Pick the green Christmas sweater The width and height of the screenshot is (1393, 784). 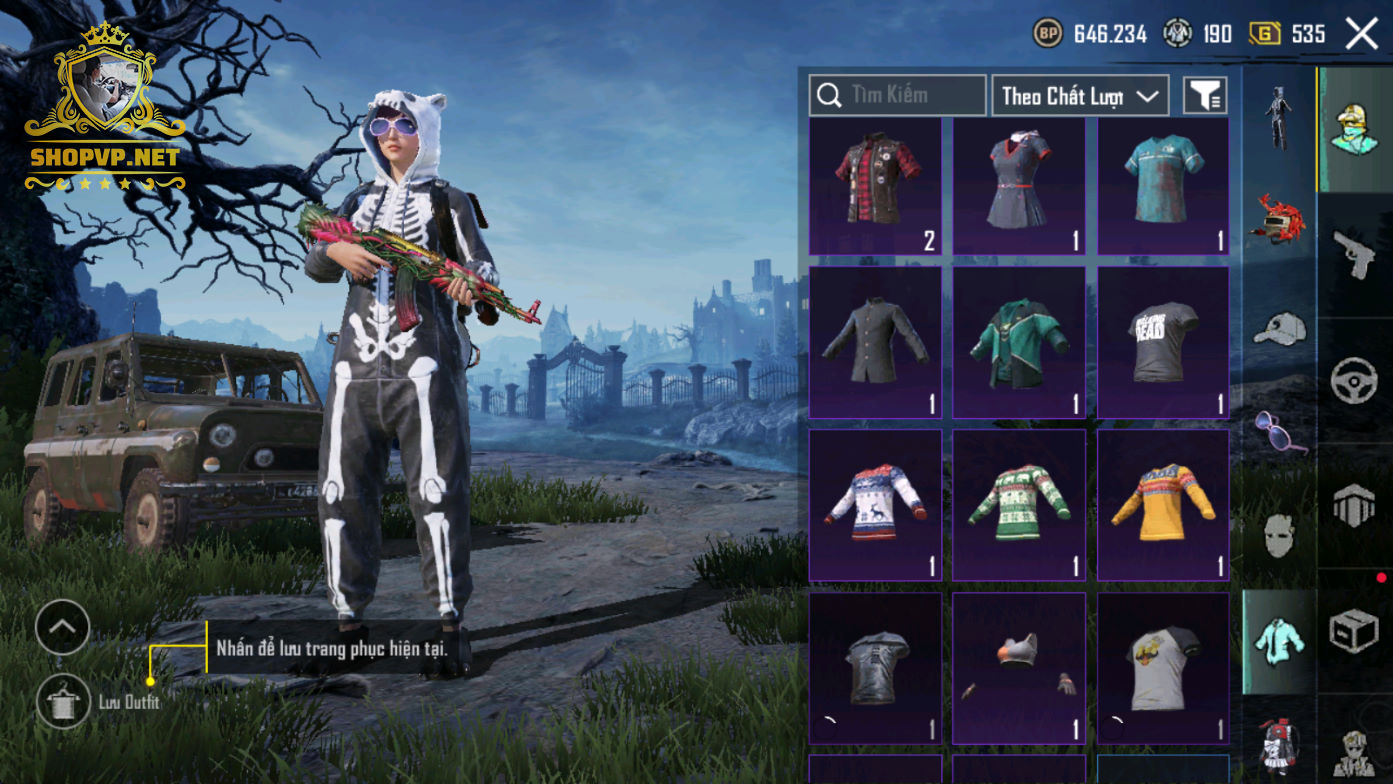pyautogui.click(x=1018, y=505)
